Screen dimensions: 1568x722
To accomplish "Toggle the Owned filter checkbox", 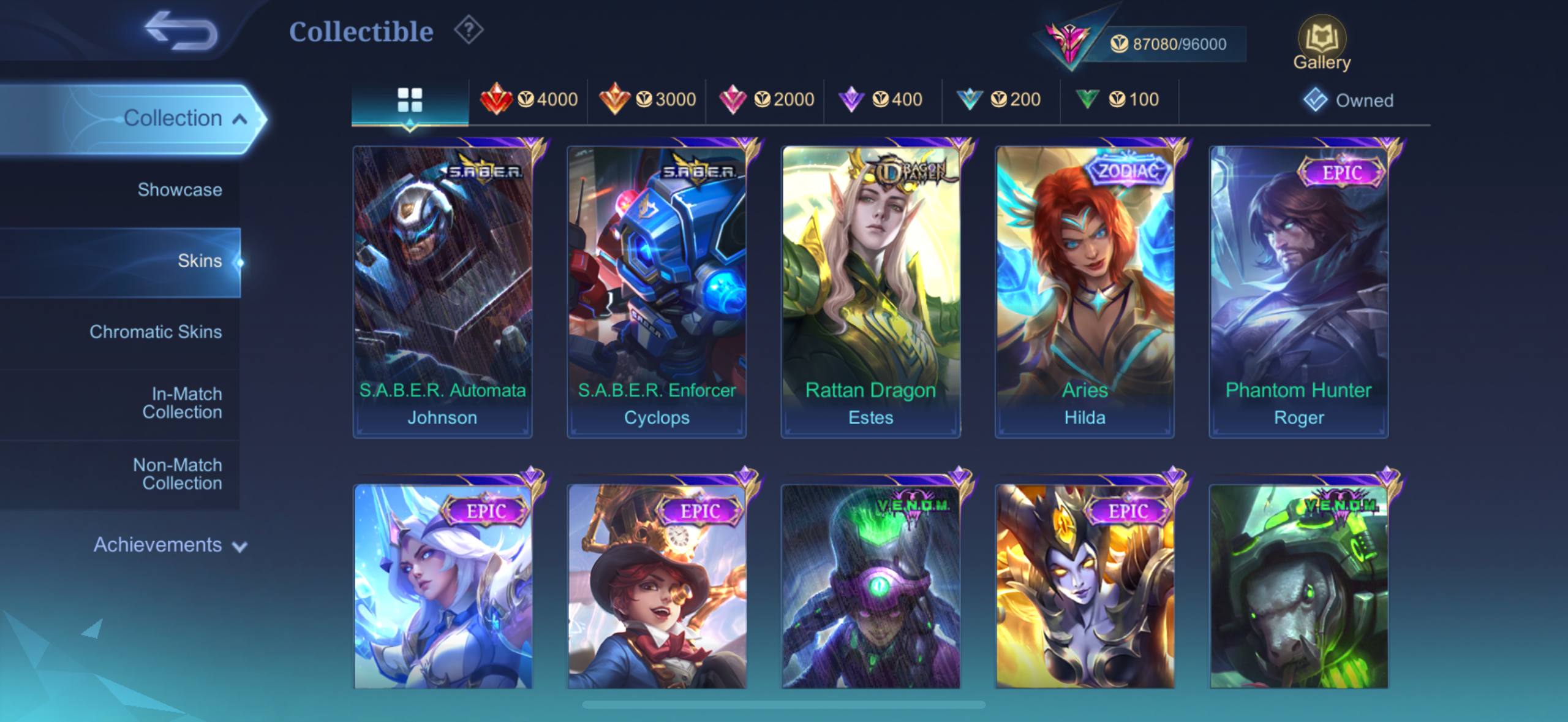I will 1316,100.
